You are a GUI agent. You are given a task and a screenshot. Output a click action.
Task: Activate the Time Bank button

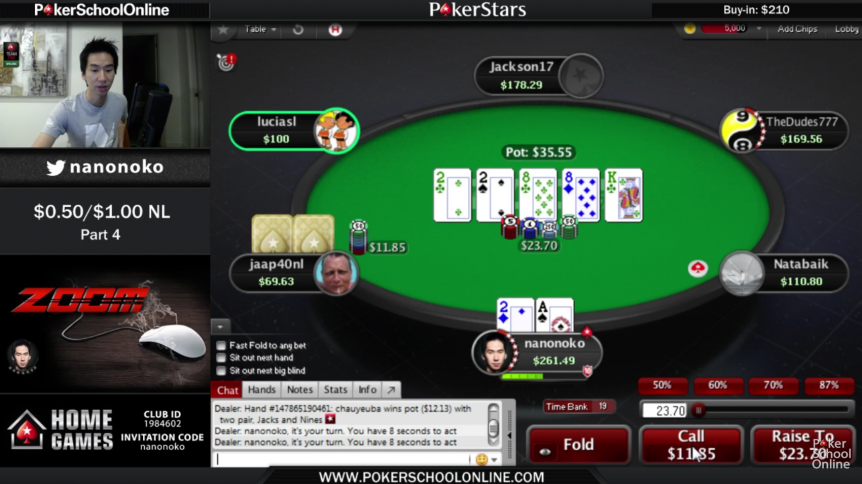tap(579, 406)
